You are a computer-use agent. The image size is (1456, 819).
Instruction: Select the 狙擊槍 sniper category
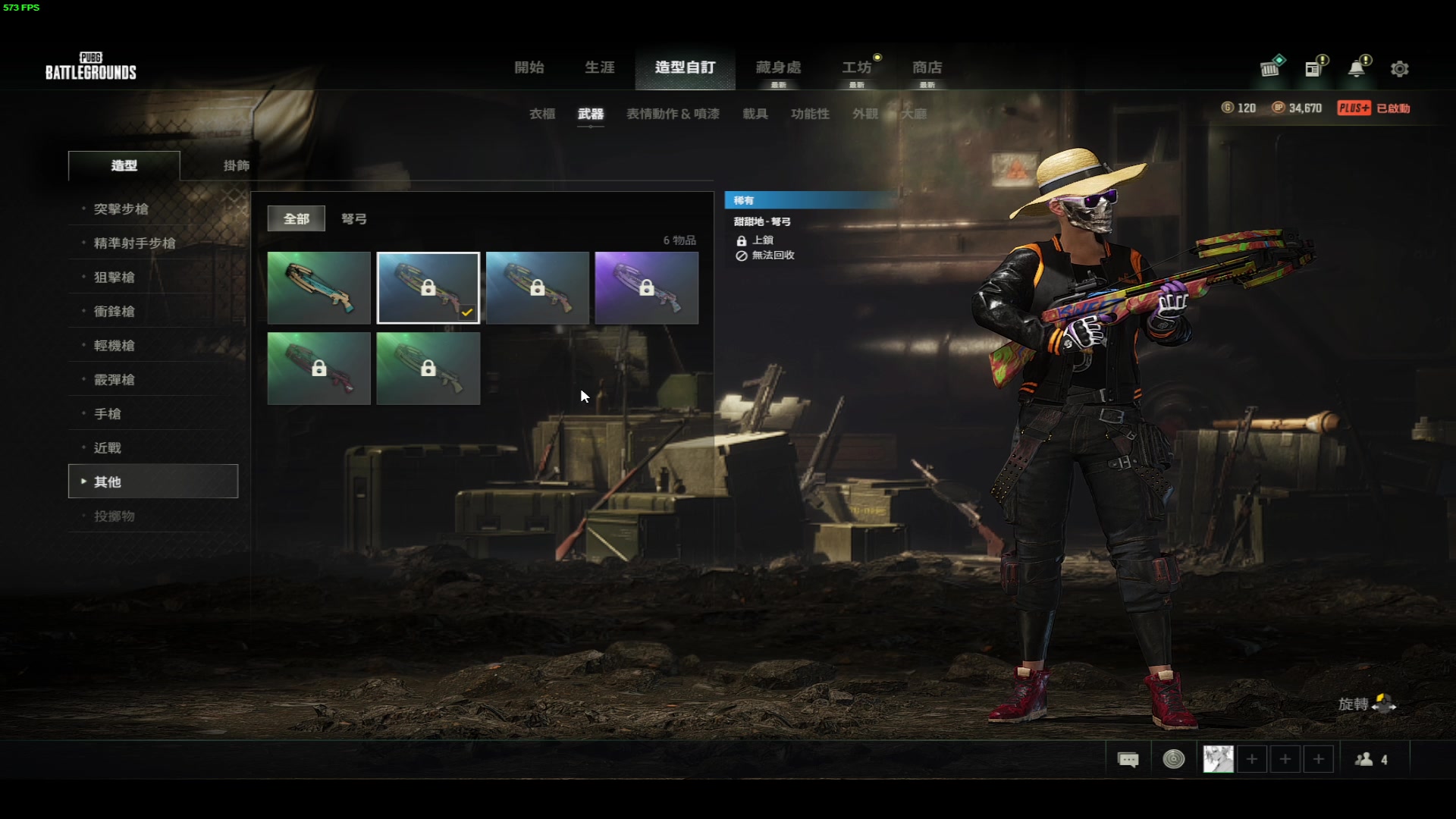115,277
